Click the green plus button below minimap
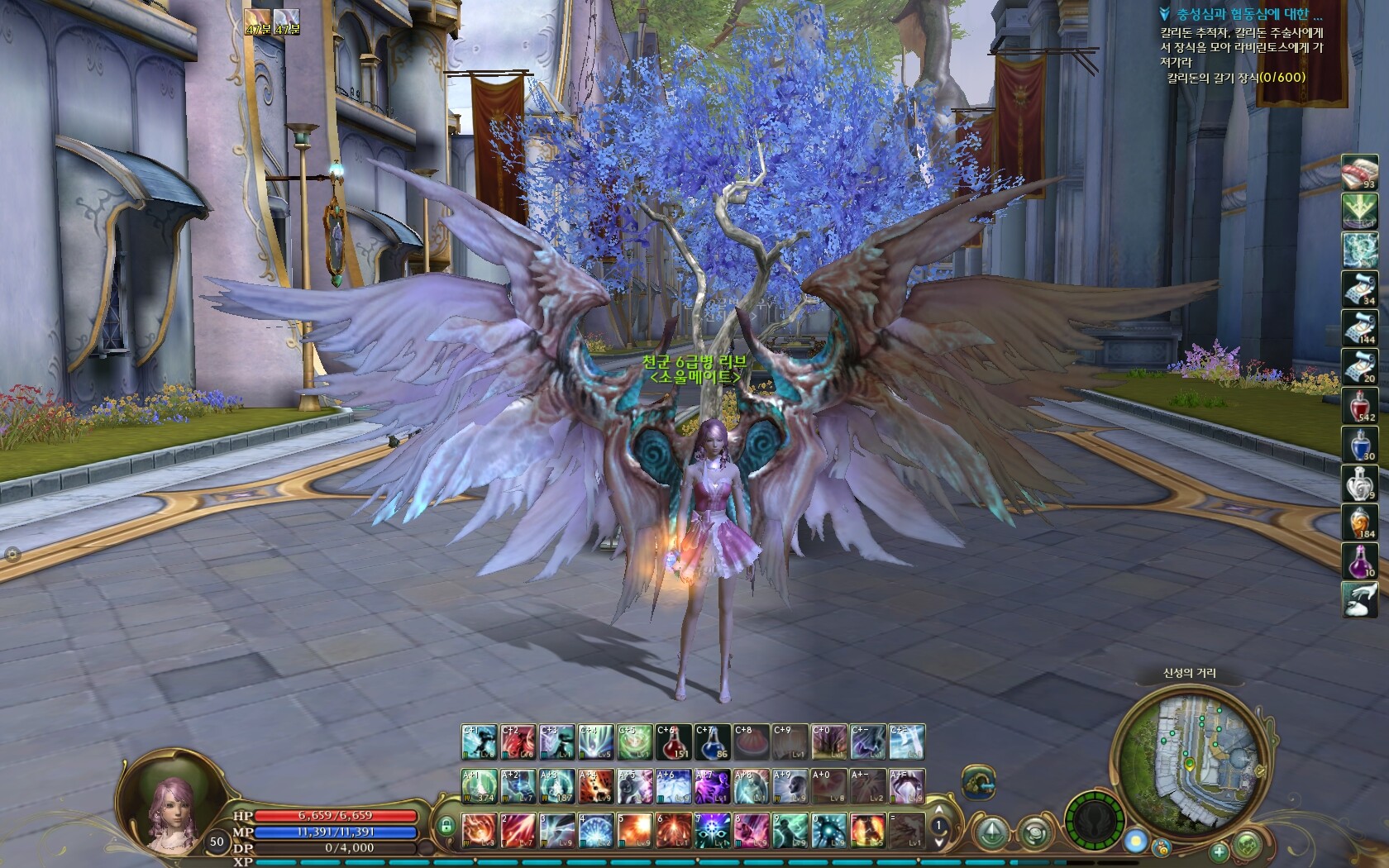 [x=1219, y=851]
